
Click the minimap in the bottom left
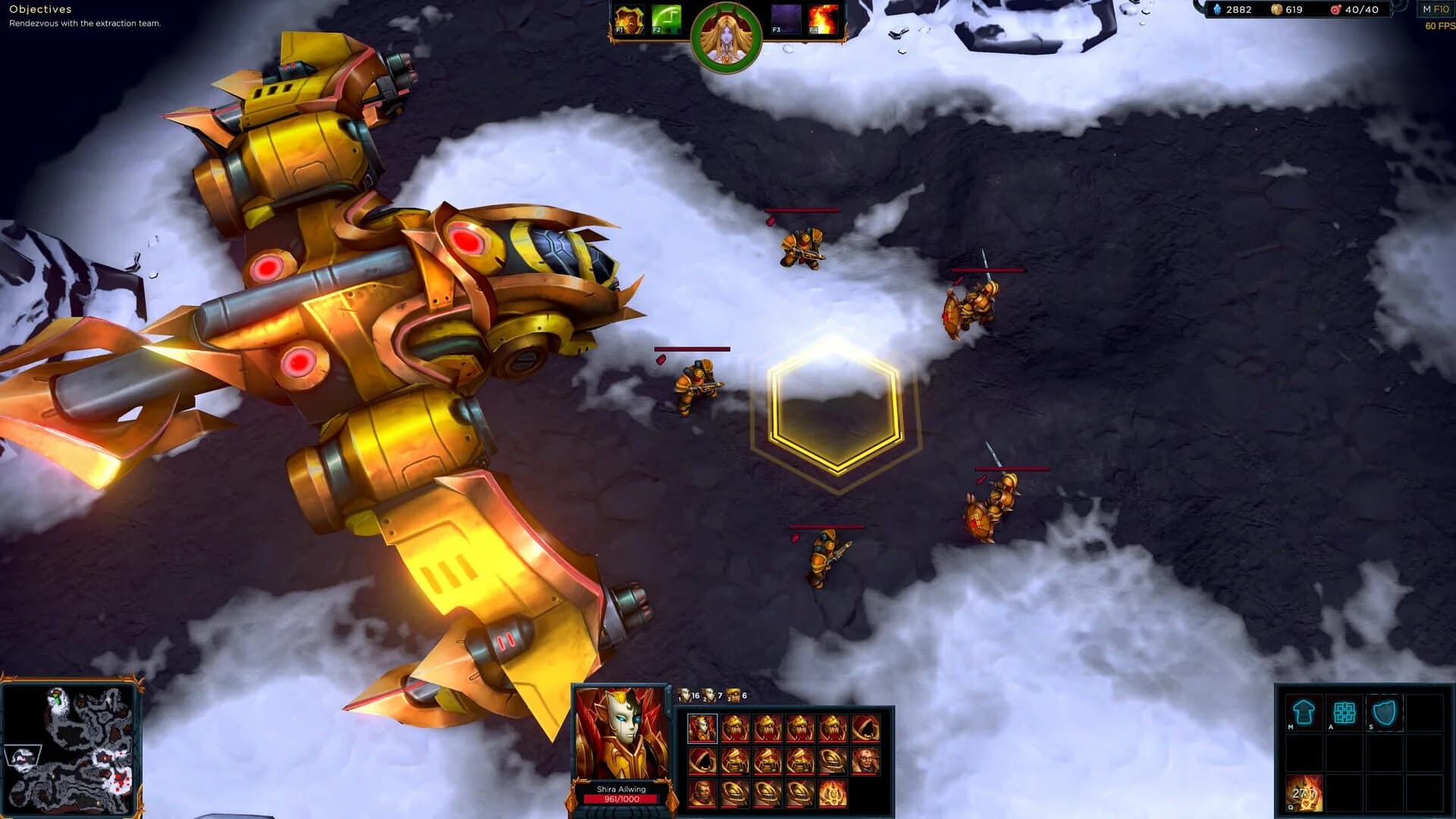(72, 747)
